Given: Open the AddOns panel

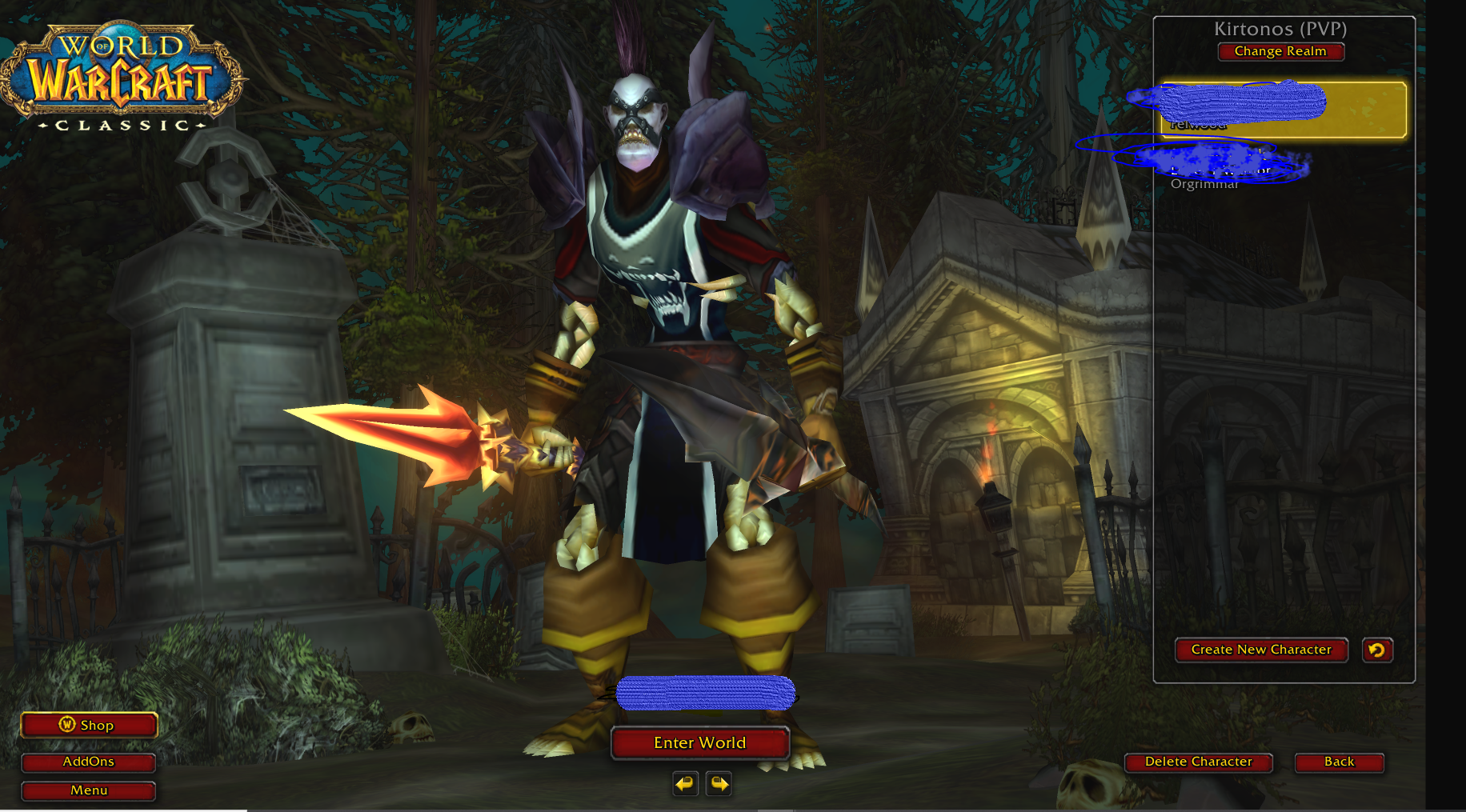Looking at the screenshot, I should (x=88, y=762).
